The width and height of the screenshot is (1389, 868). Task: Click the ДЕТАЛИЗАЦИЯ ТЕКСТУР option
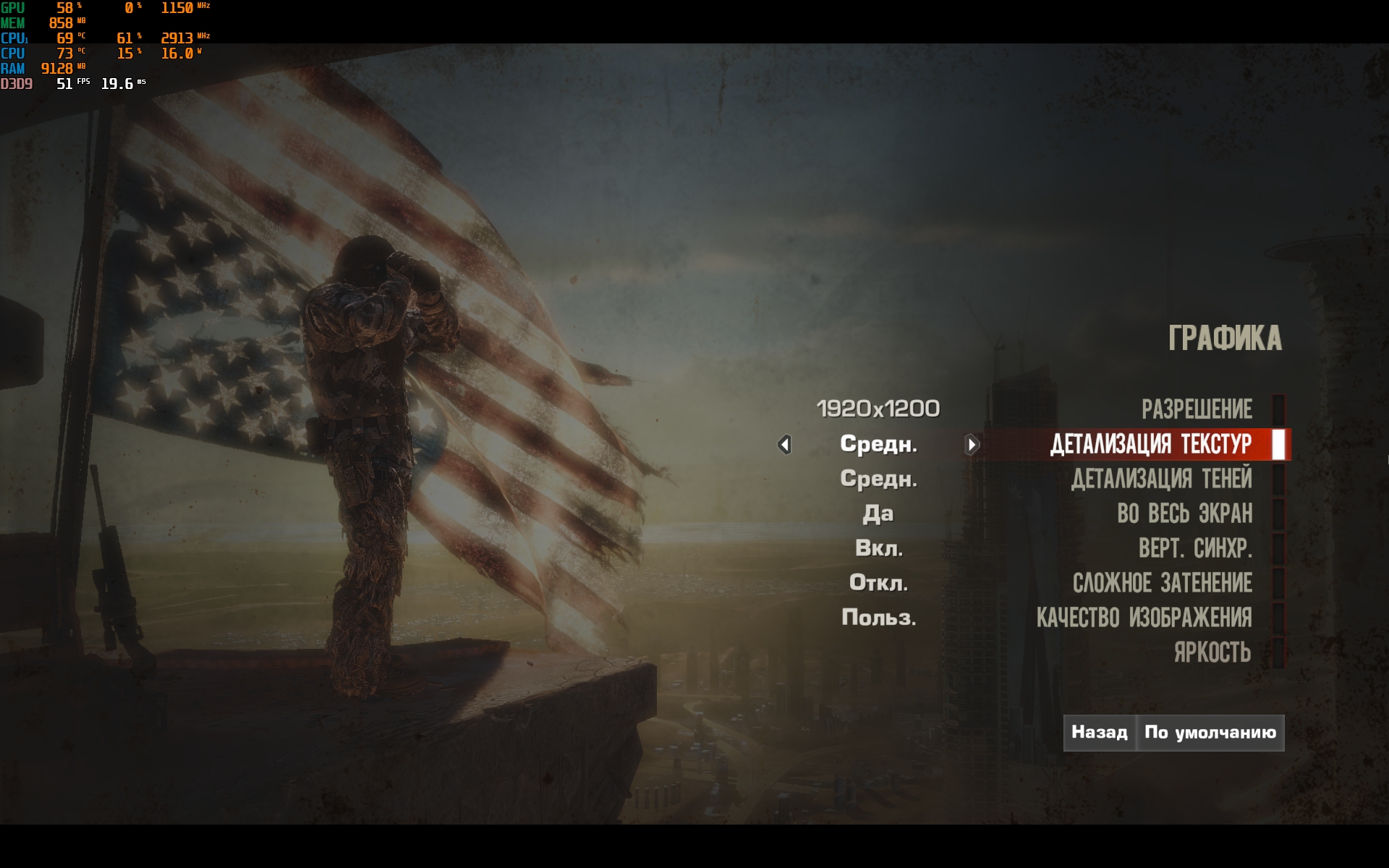1150,444
